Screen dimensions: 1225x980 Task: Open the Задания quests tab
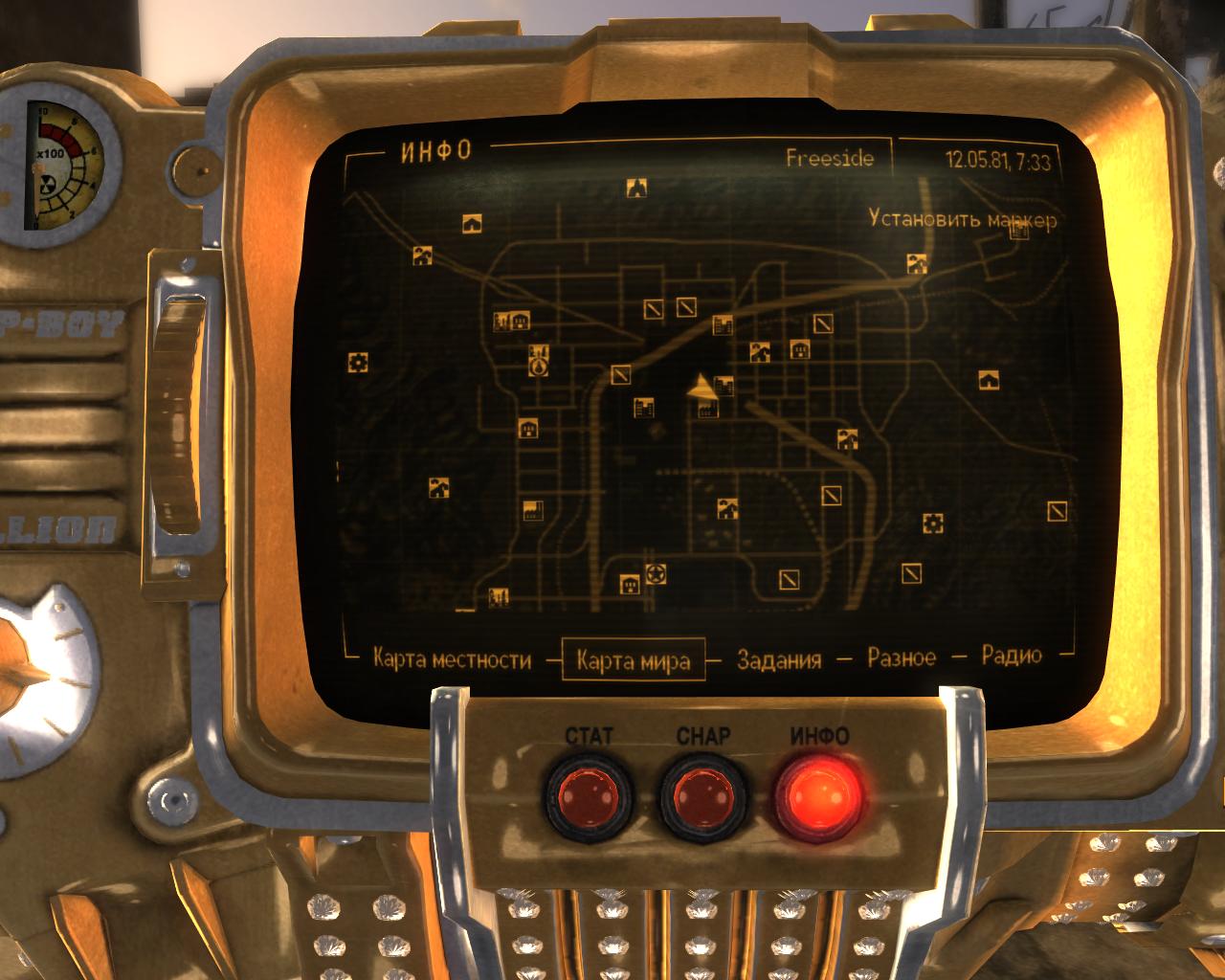(779, 659)
